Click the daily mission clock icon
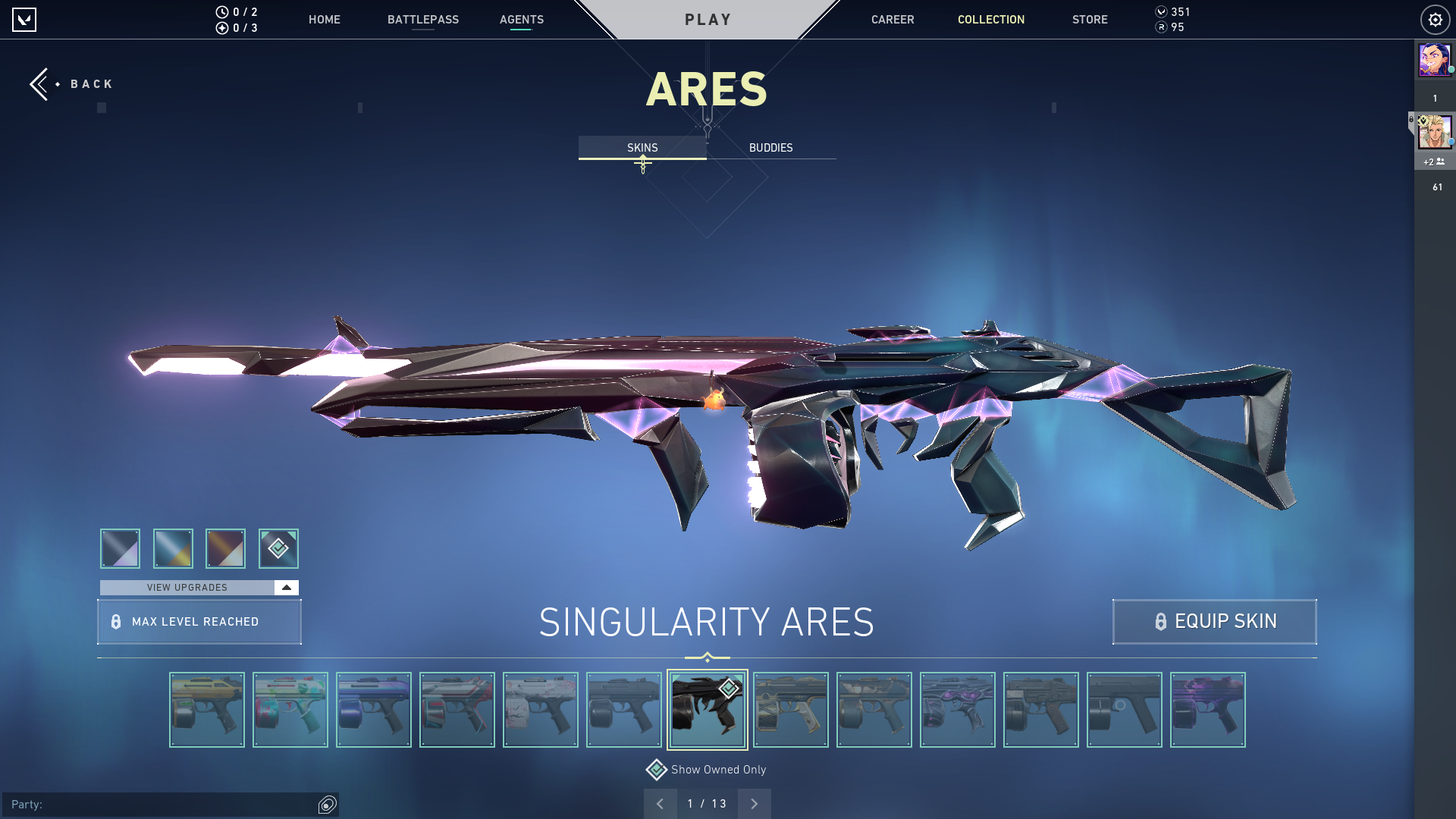 221,11
